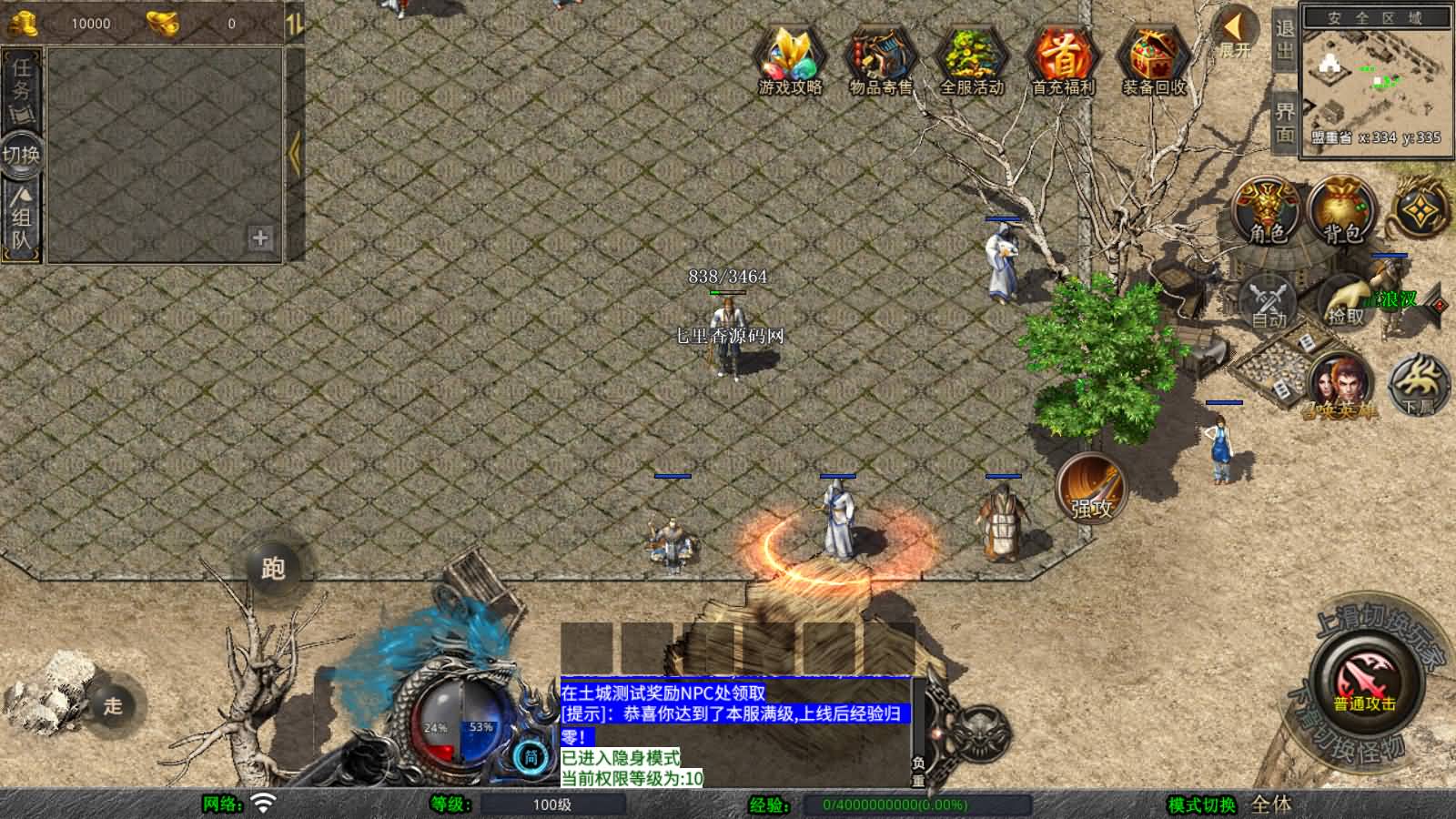Collapse the quest panel chevron arrow

click(292, 153)
